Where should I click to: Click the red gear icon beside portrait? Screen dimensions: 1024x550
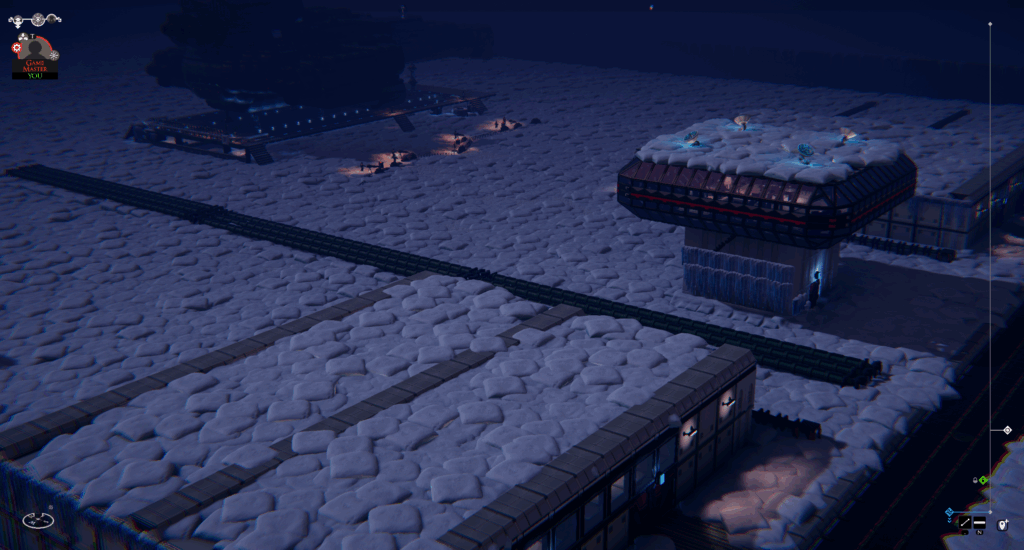pos(17,47)
